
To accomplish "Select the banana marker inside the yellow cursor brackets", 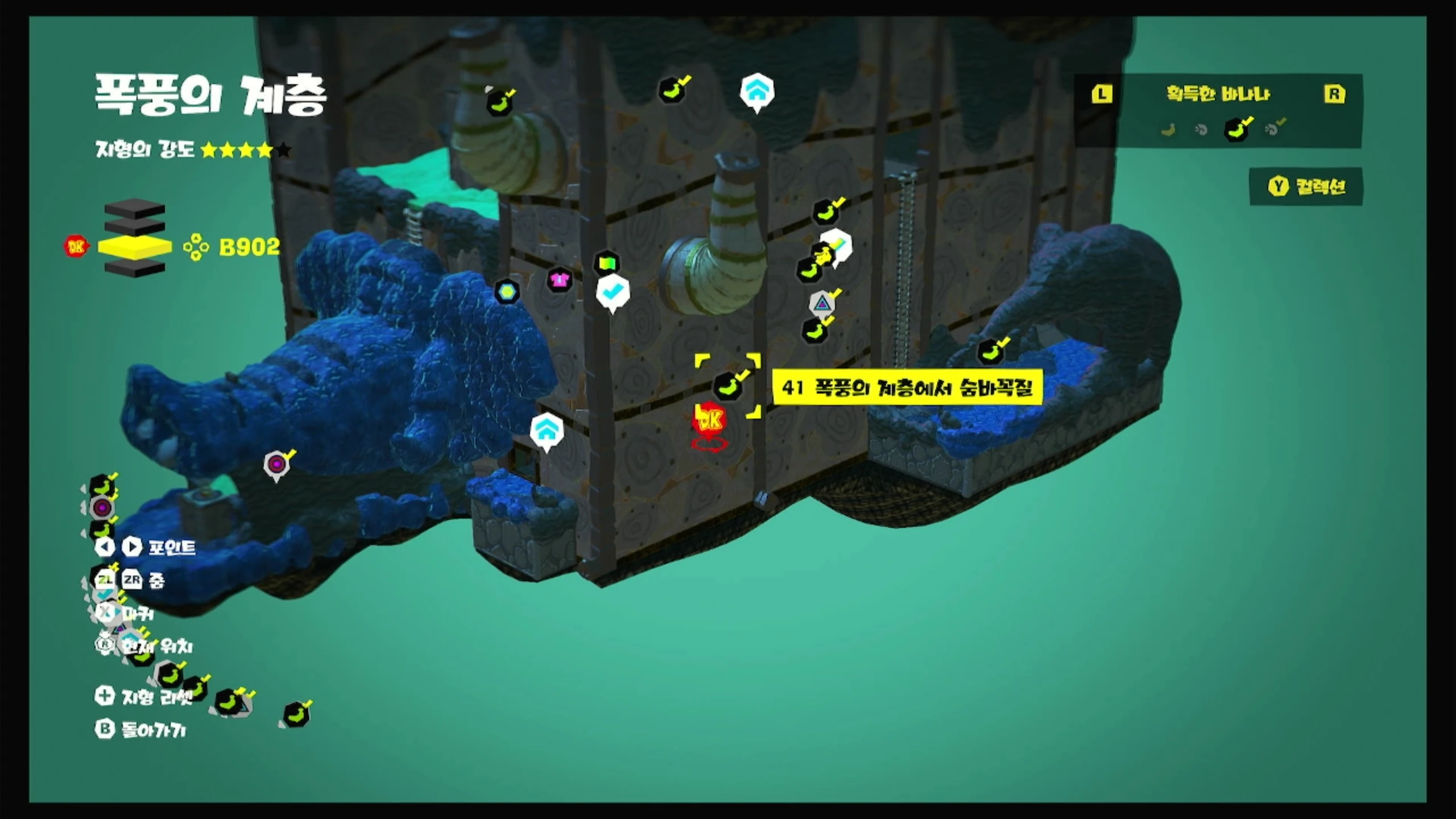I will (728, 386).
